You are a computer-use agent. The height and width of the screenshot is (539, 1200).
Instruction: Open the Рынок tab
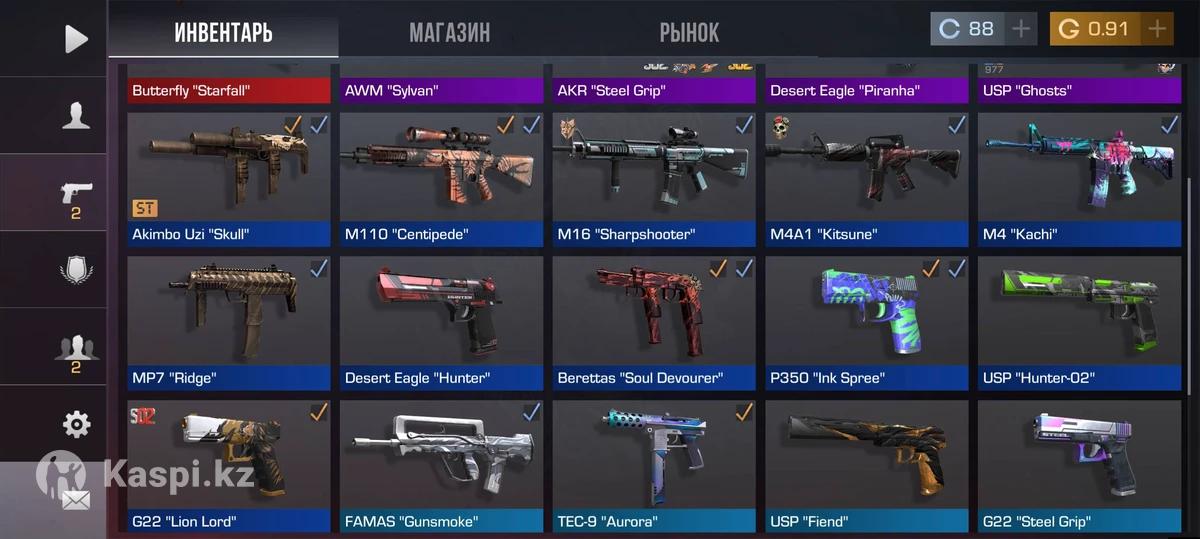(x=689, y=32)
